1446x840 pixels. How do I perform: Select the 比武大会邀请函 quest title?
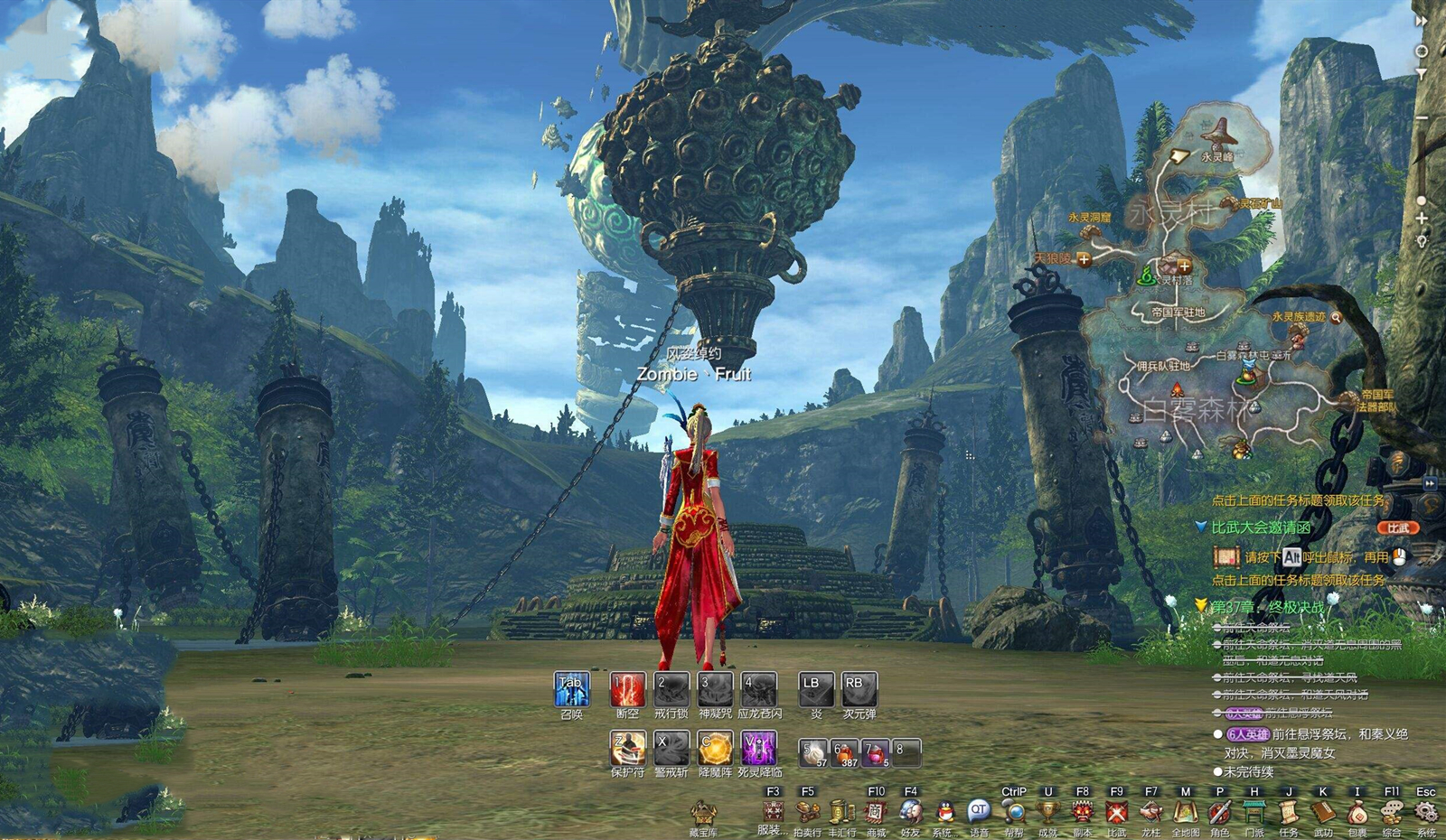click(x=1261, y=527)
